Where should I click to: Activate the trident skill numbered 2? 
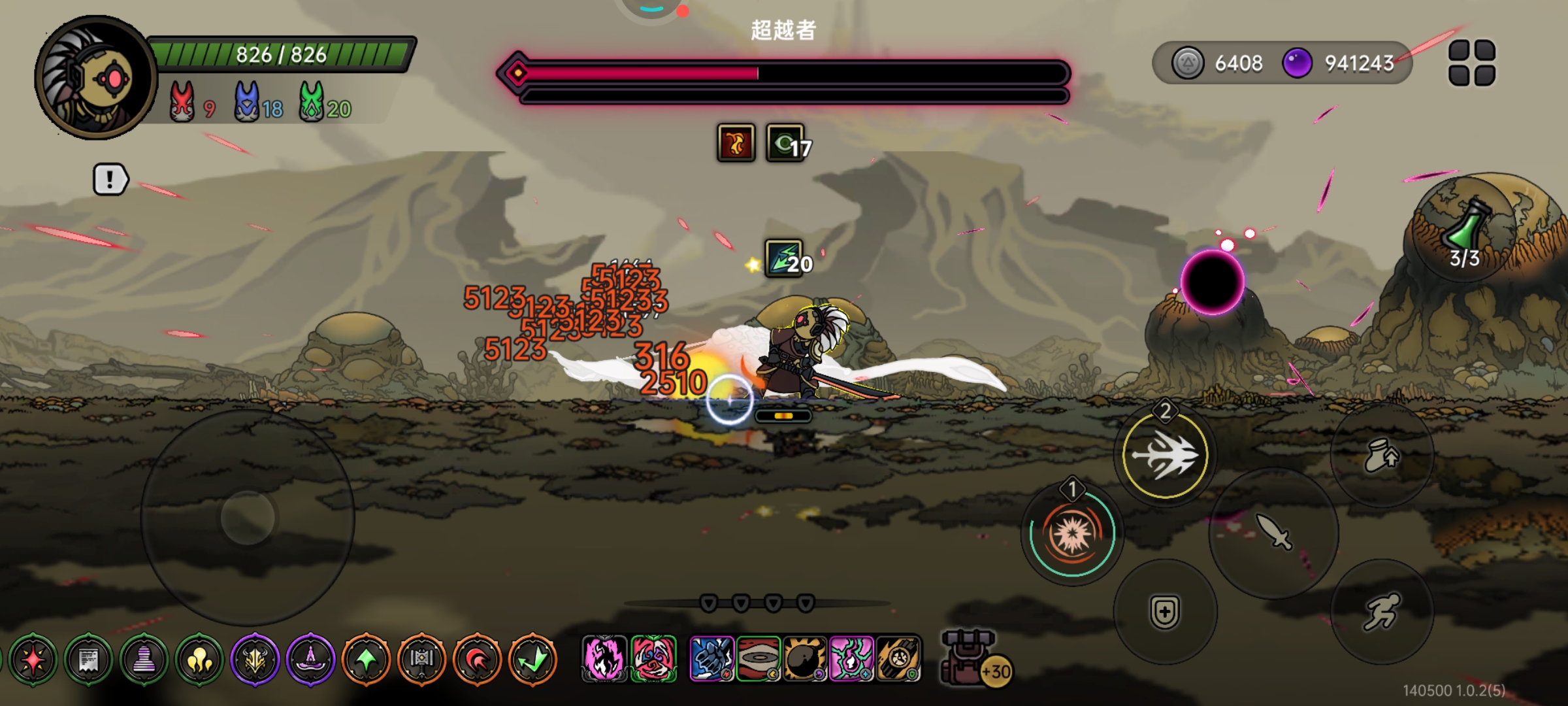(x=1165, y=455)
